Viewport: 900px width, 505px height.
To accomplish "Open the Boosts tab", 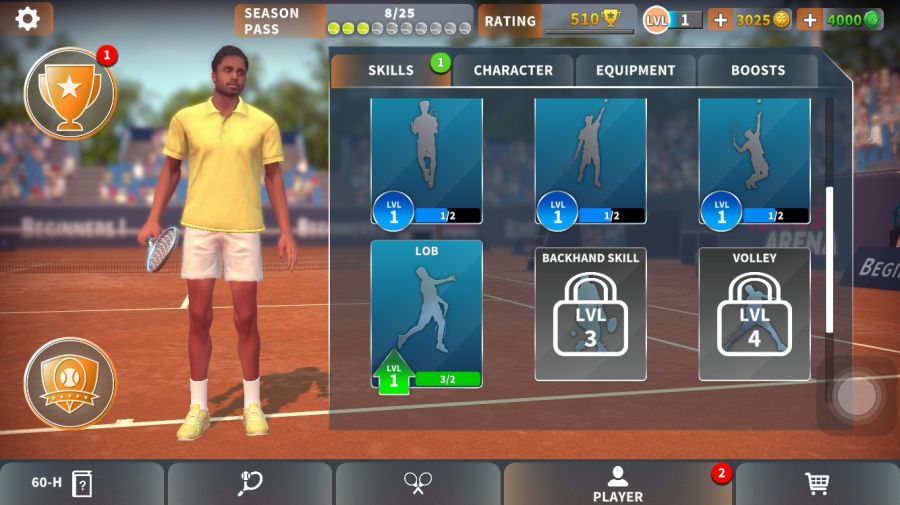I will click(x=757, y=70).
